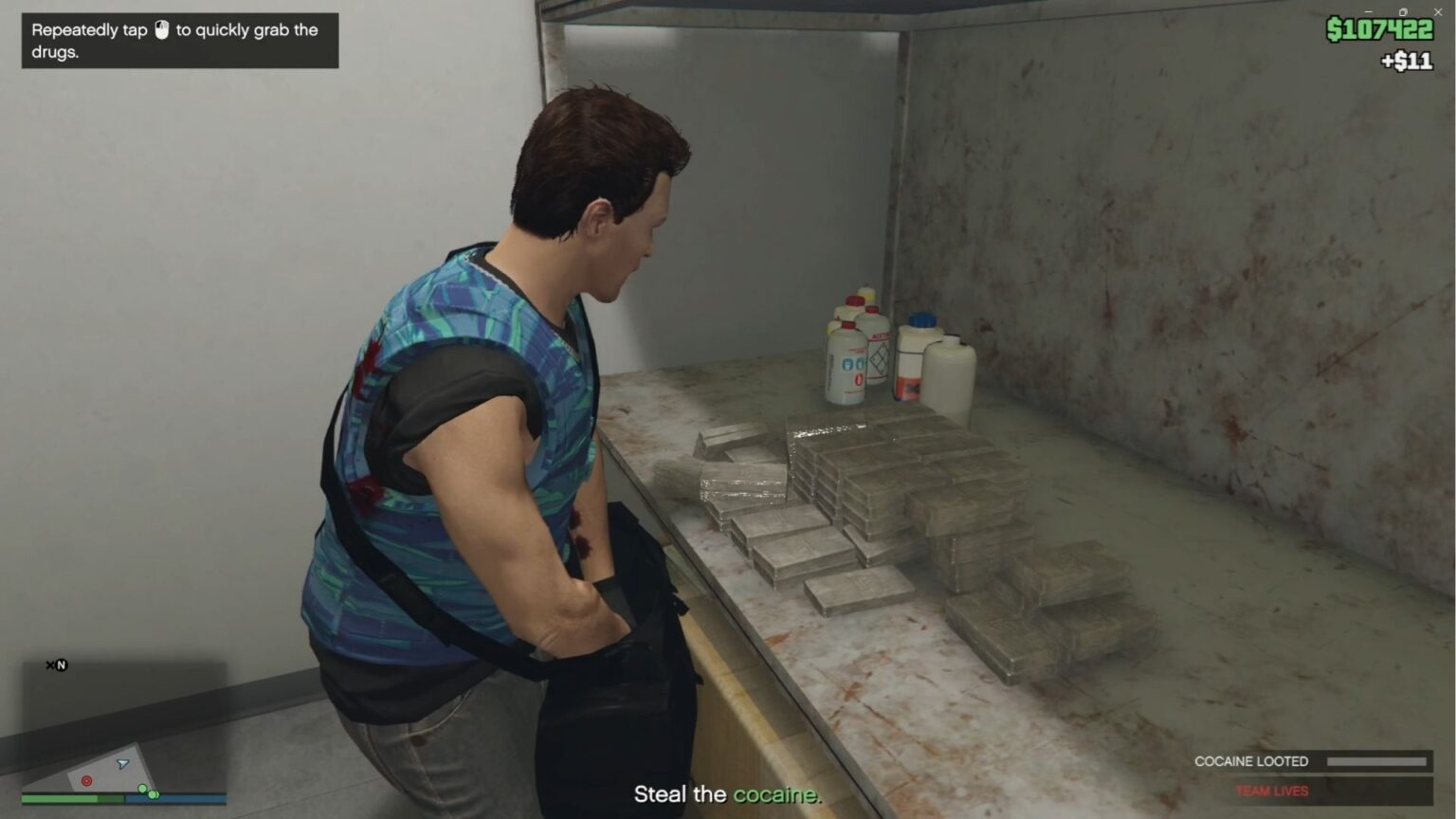Click the green teammate dot on the minimap

(x=143, y=788)
